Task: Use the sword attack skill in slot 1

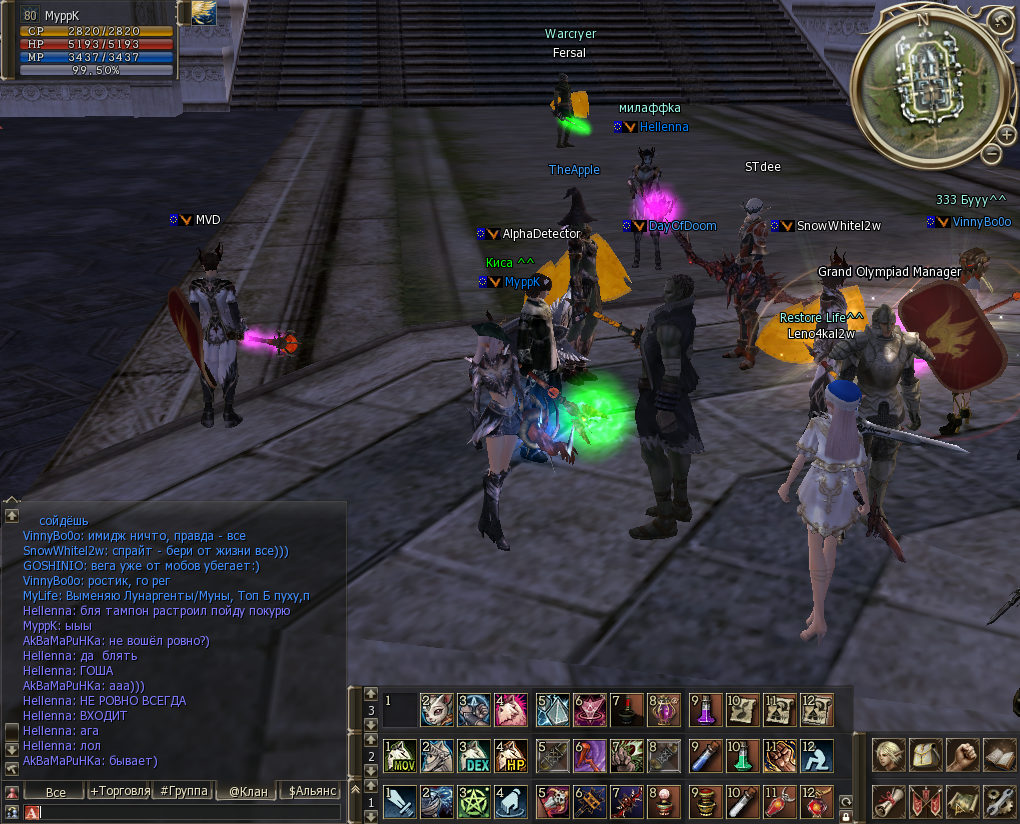Action: coord(400,802)
